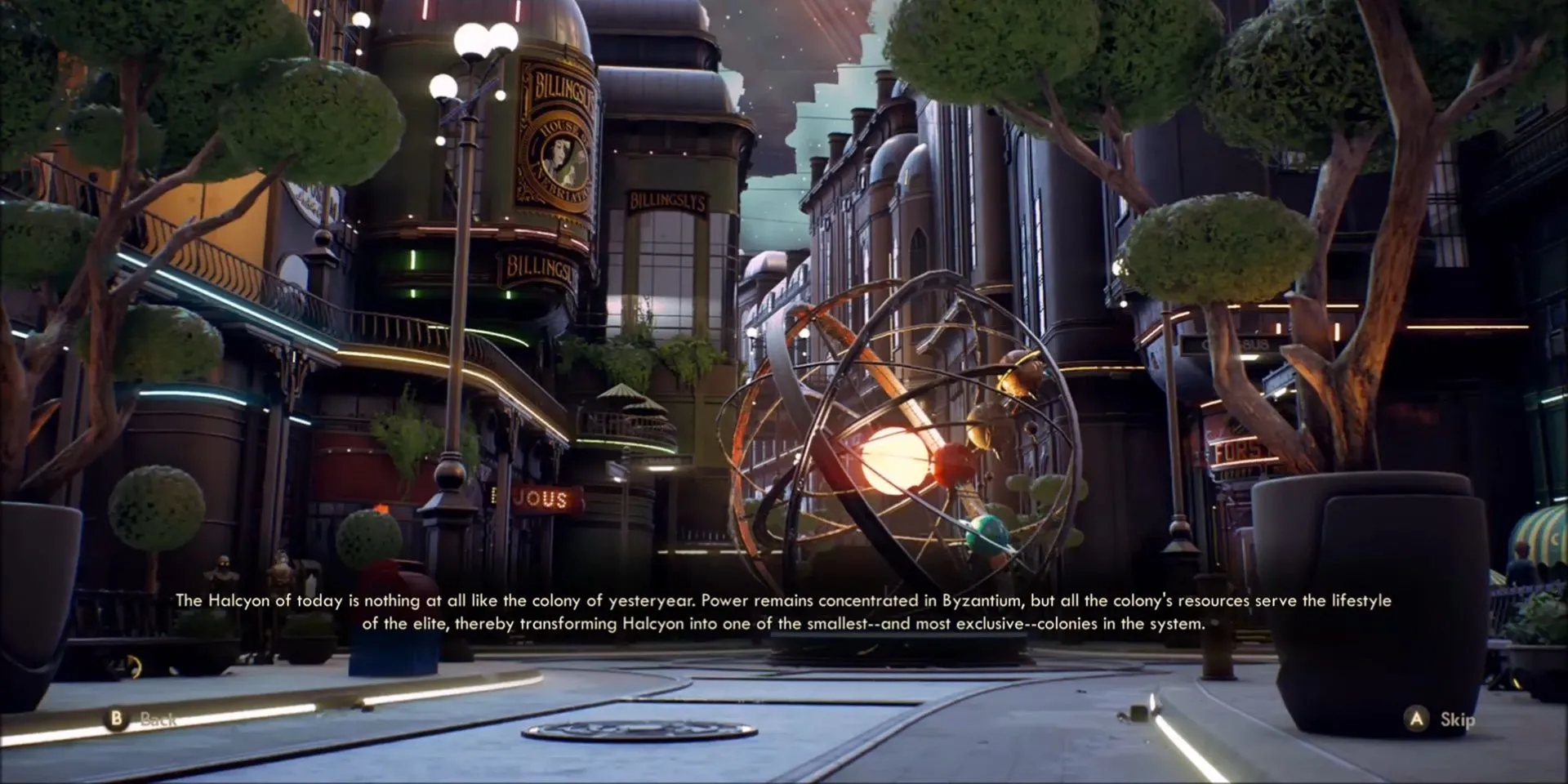
Task: Skip the ending narration slide
Action: 1441,719
